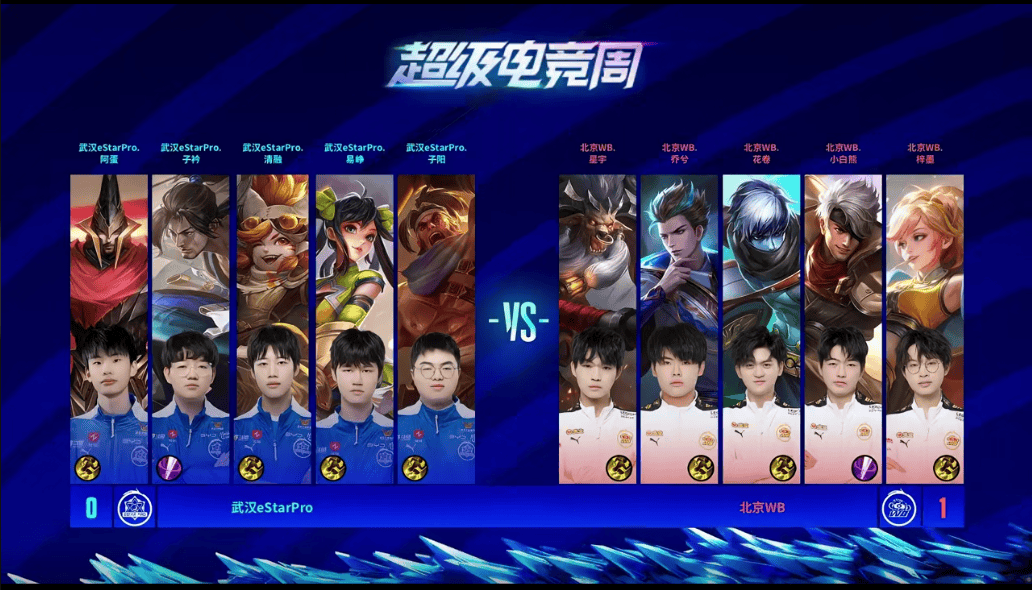The height and width of the screenshot is (590, 1032).
Task: Choose 梓墨's player card
Action: [925, 329]
